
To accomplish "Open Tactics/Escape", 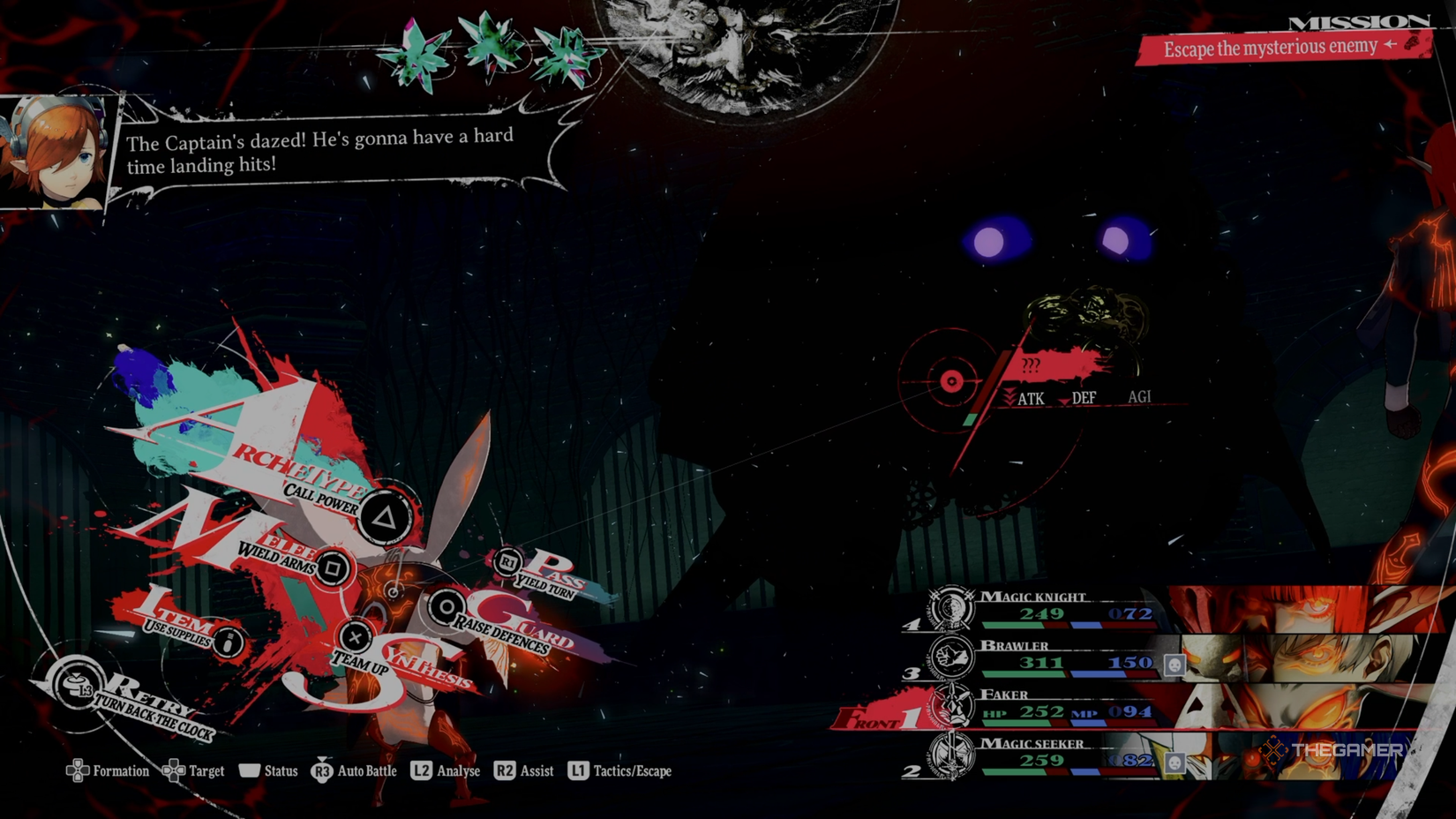I will coord(619,771).
